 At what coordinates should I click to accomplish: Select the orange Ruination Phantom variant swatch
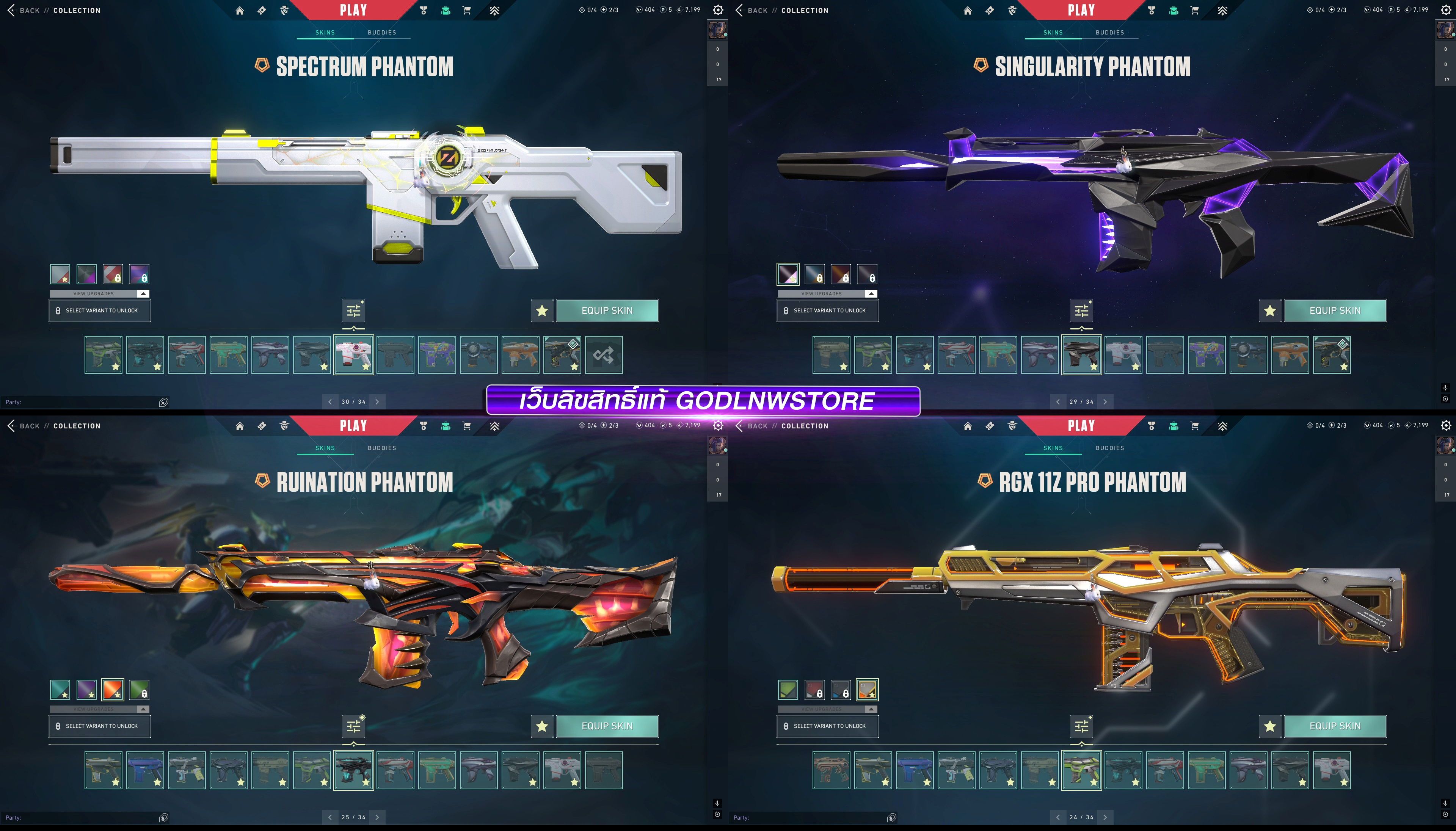tap(113, 690)
